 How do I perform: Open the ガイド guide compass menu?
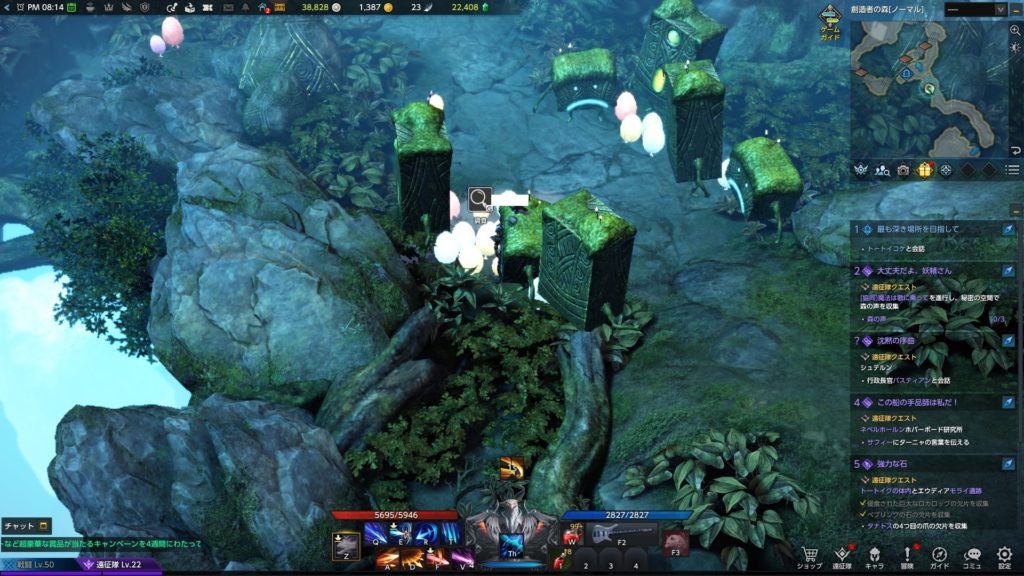pyautogui.click(x=940, y=555)
